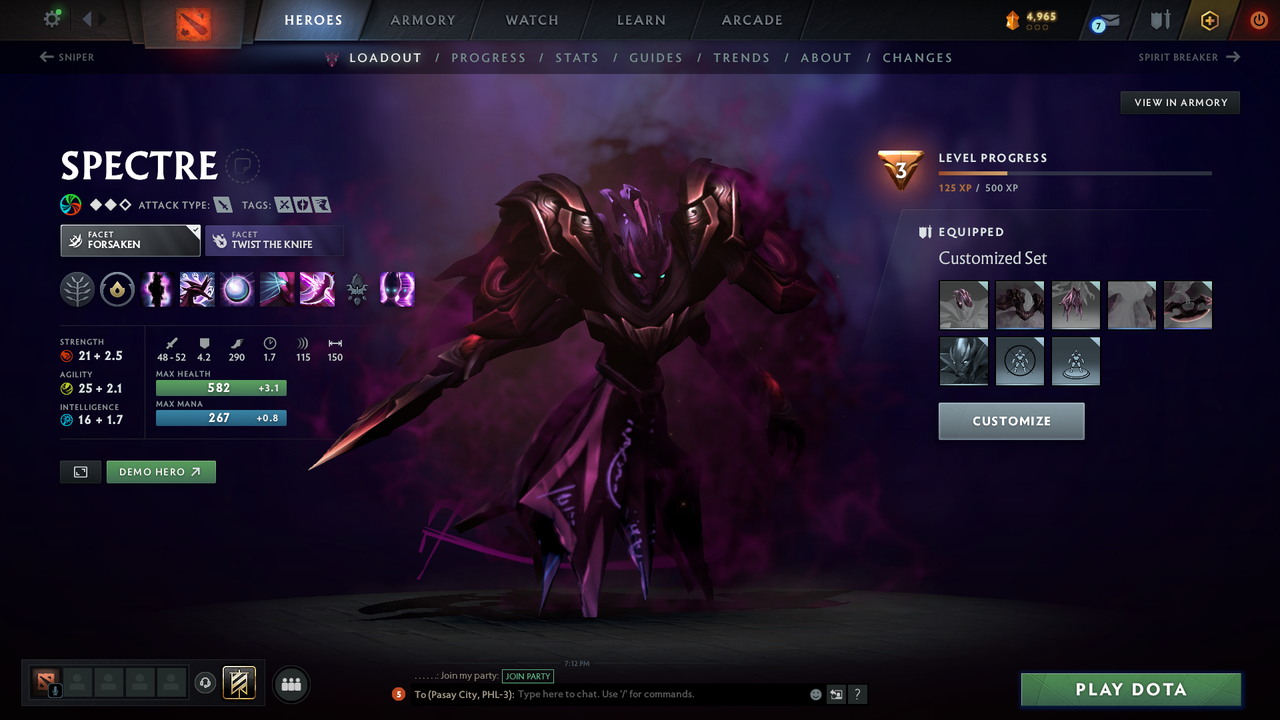
Task: Click the power/quit game icon
Action: [x=1258, y=20]
